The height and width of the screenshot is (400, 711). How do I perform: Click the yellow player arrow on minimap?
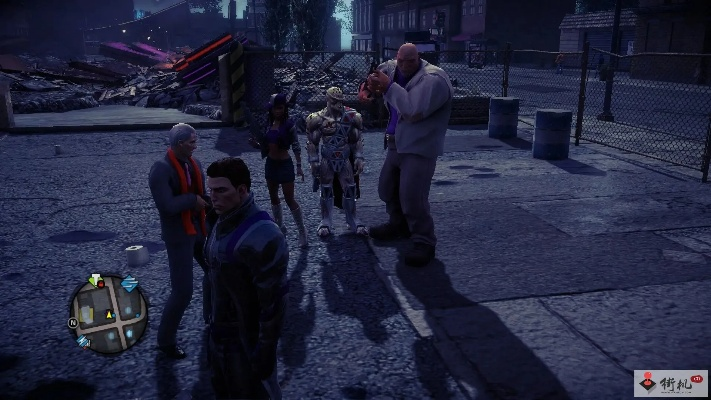(x=110, y=316)
